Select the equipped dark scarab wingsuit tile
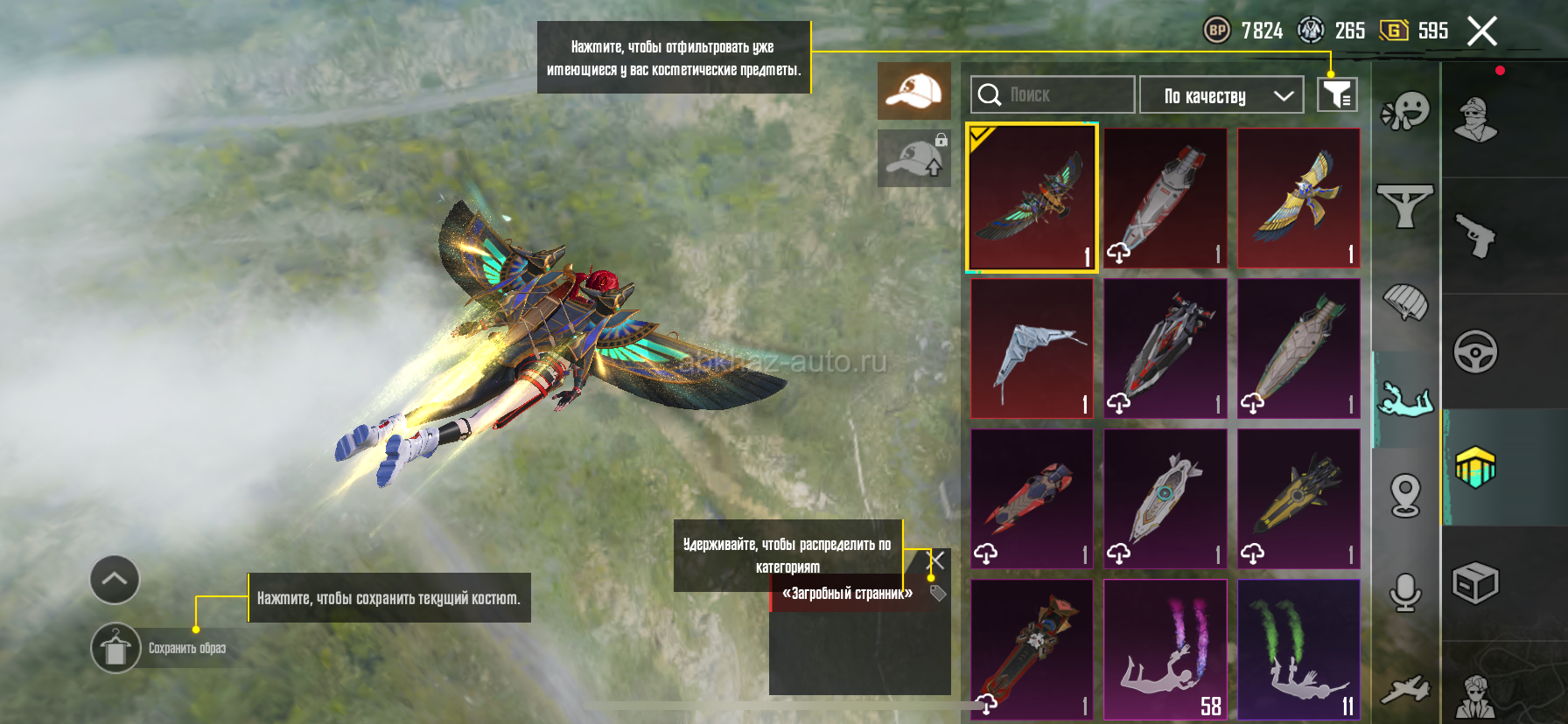This screenshot has height=724, width=1568. coord(1032,198)
